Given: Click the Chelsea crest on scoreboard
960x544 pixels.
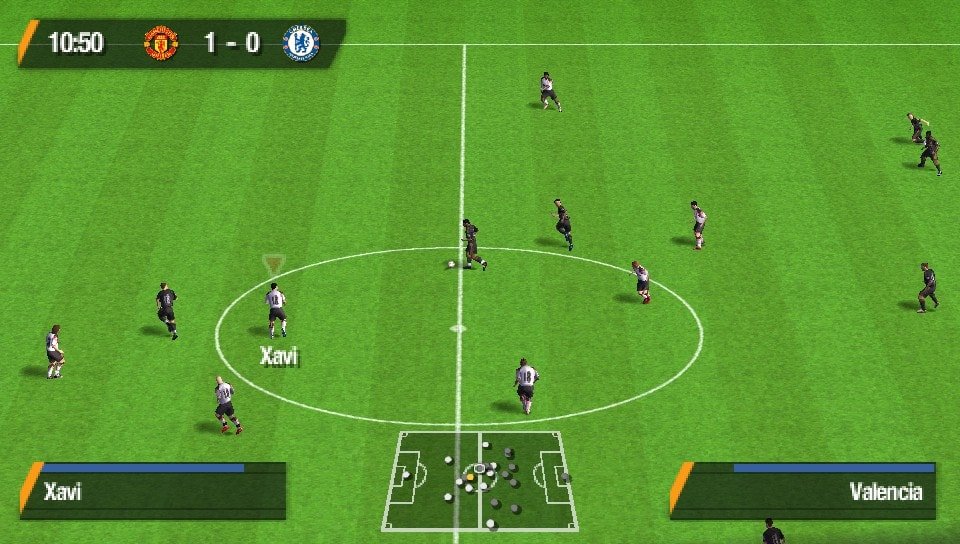Looking at the screenshot, I should (300, 44).
